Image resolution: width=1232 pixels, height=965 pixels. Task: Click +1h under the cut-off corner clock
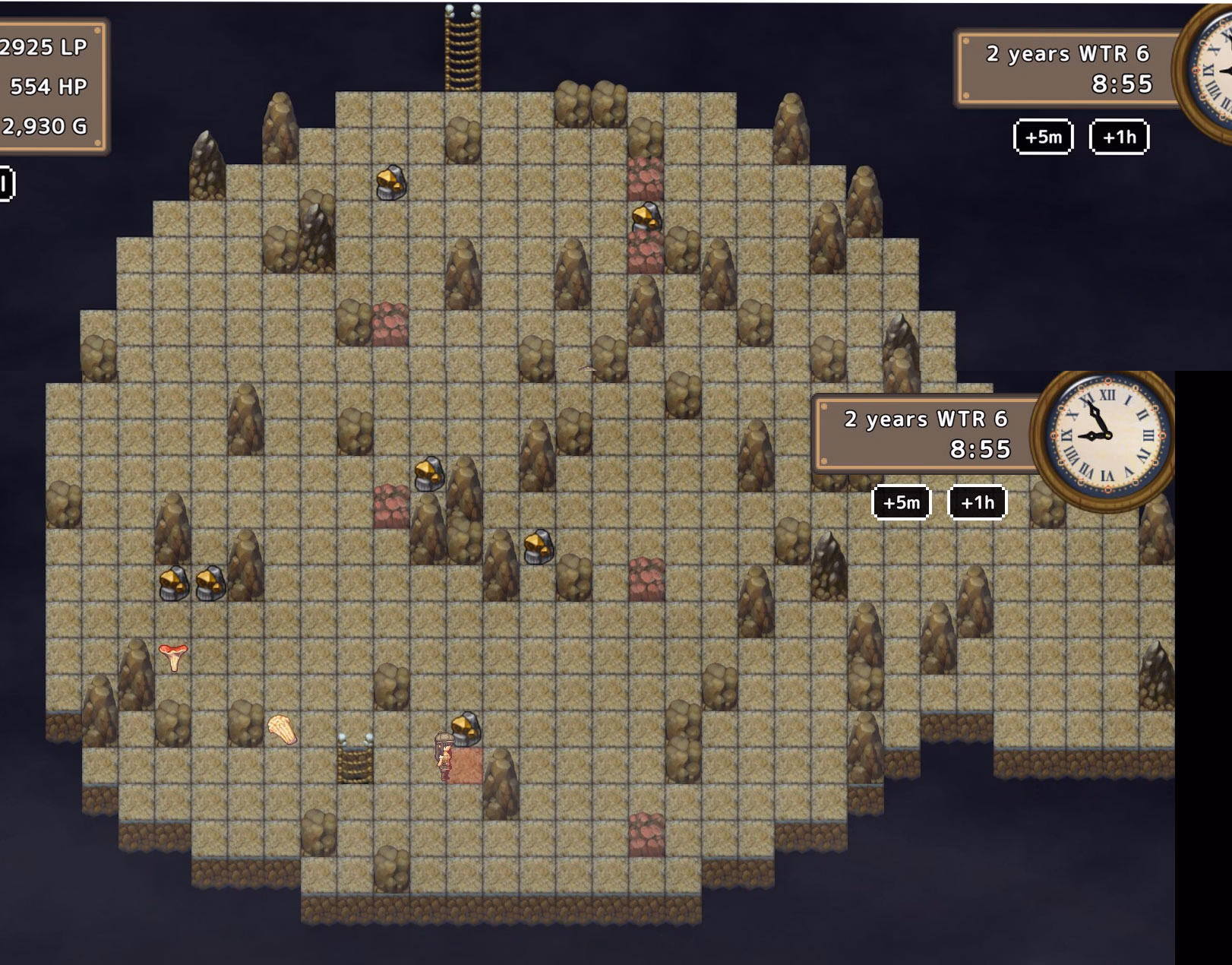click(1119, 137)
